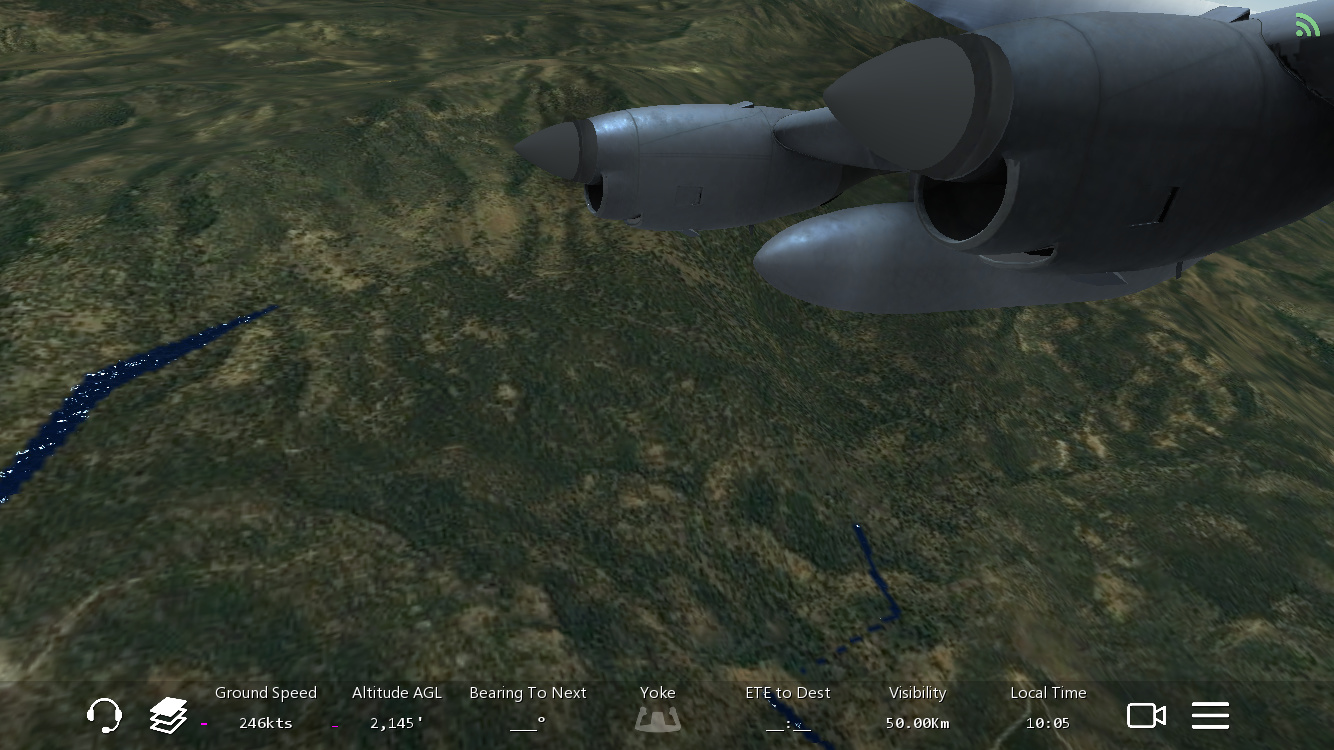This screenshot has height=750, width=1334.
Task: Open the ATC headset communications
Action: 104,715
